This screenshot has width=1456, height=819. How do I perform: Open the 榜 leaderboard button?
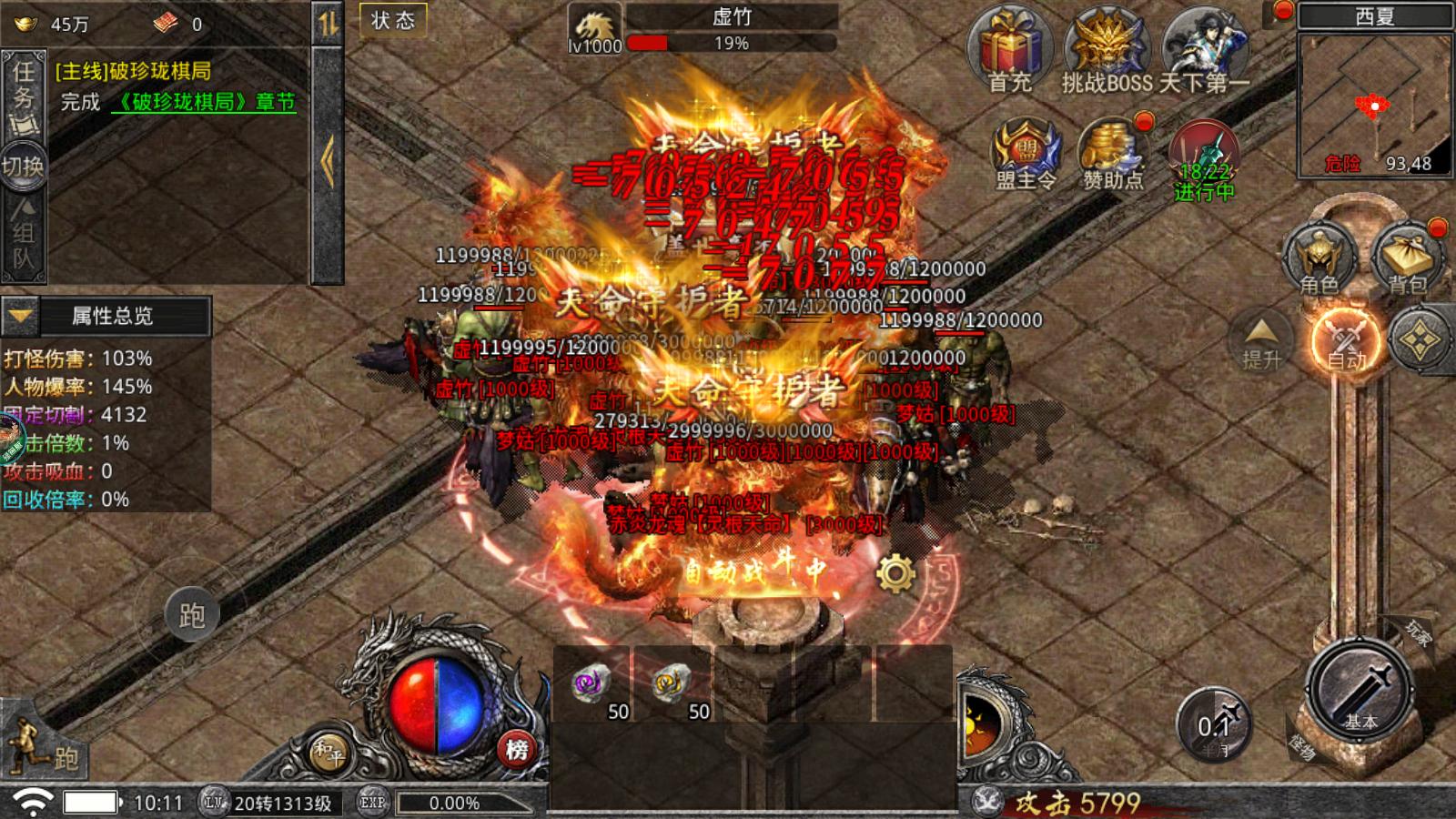(517, 749)
